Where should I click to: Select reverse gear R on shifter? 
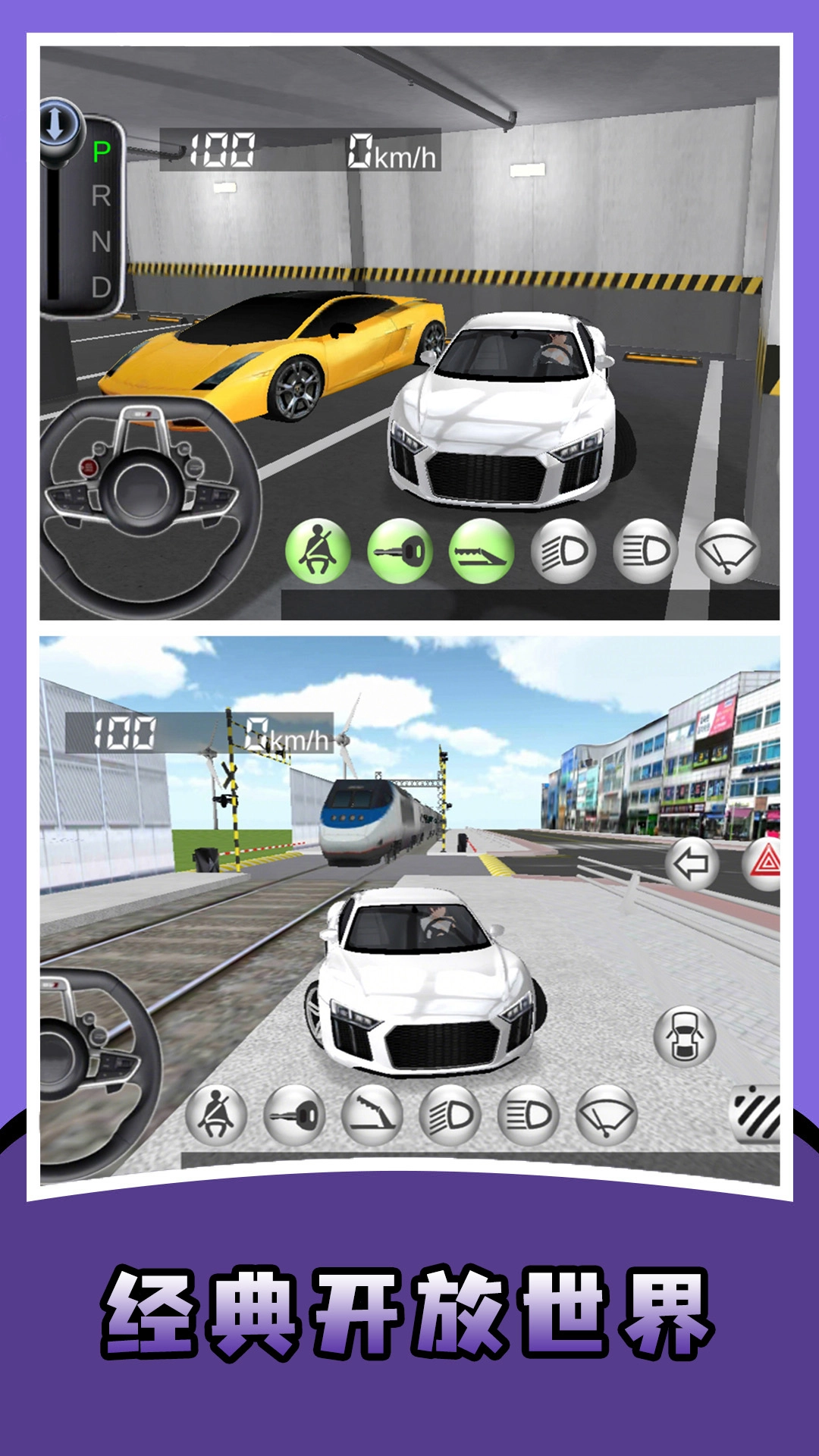[101, 196]
